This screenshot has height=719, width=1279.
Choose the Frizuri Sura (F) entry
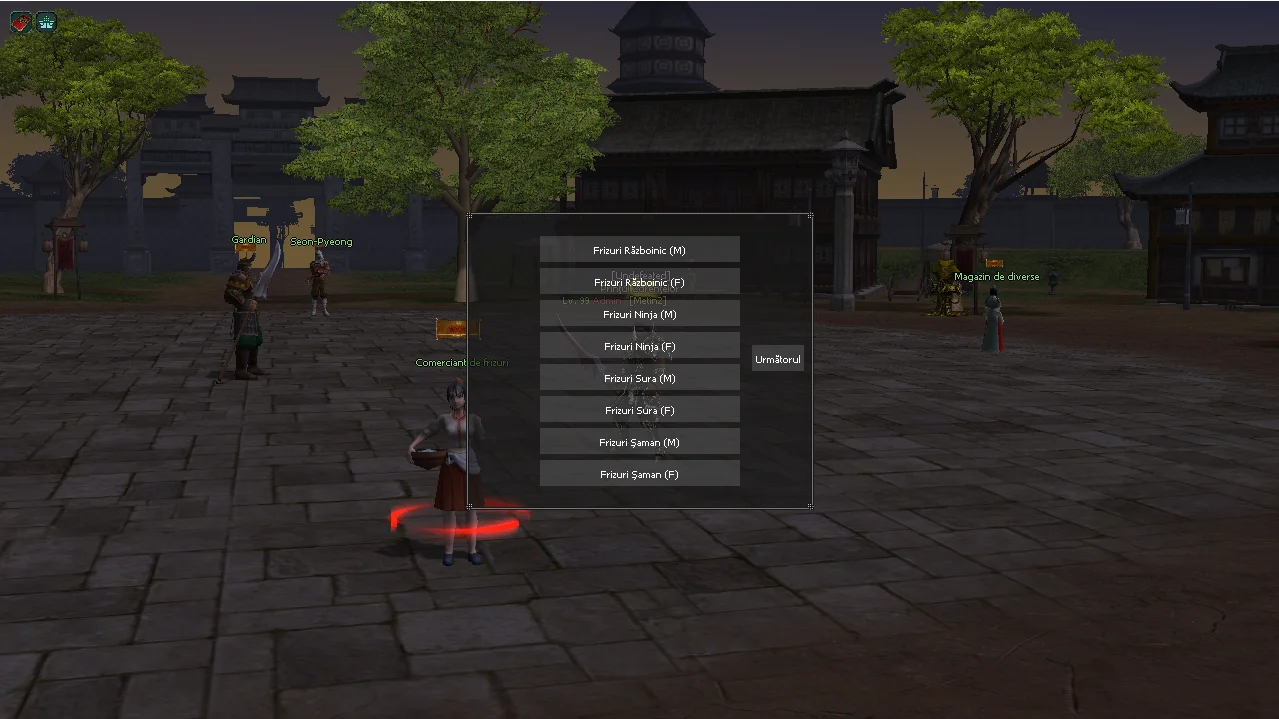tap(639, 410)
